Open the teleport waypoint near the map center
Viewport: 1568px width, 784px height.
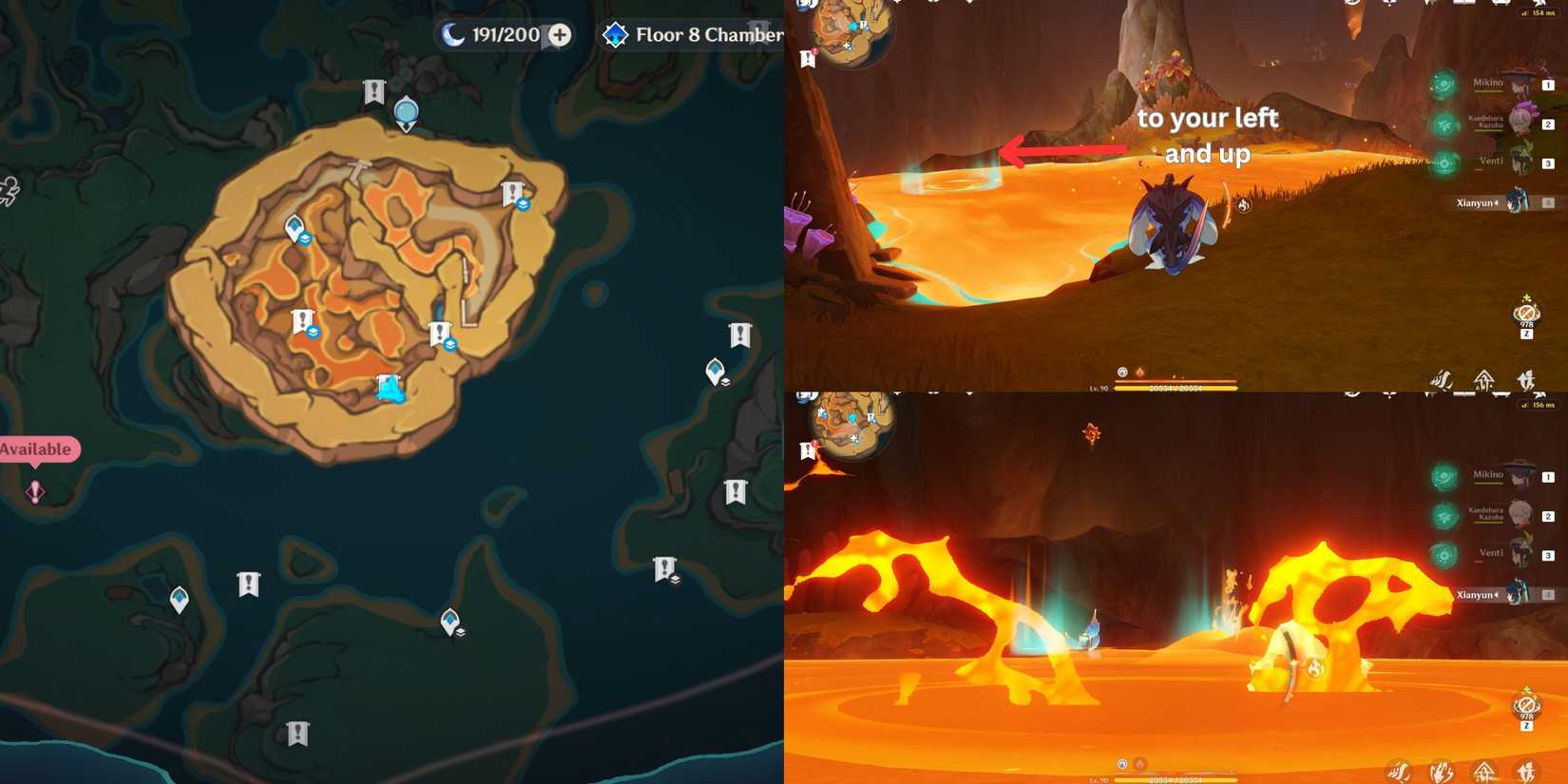295,226
